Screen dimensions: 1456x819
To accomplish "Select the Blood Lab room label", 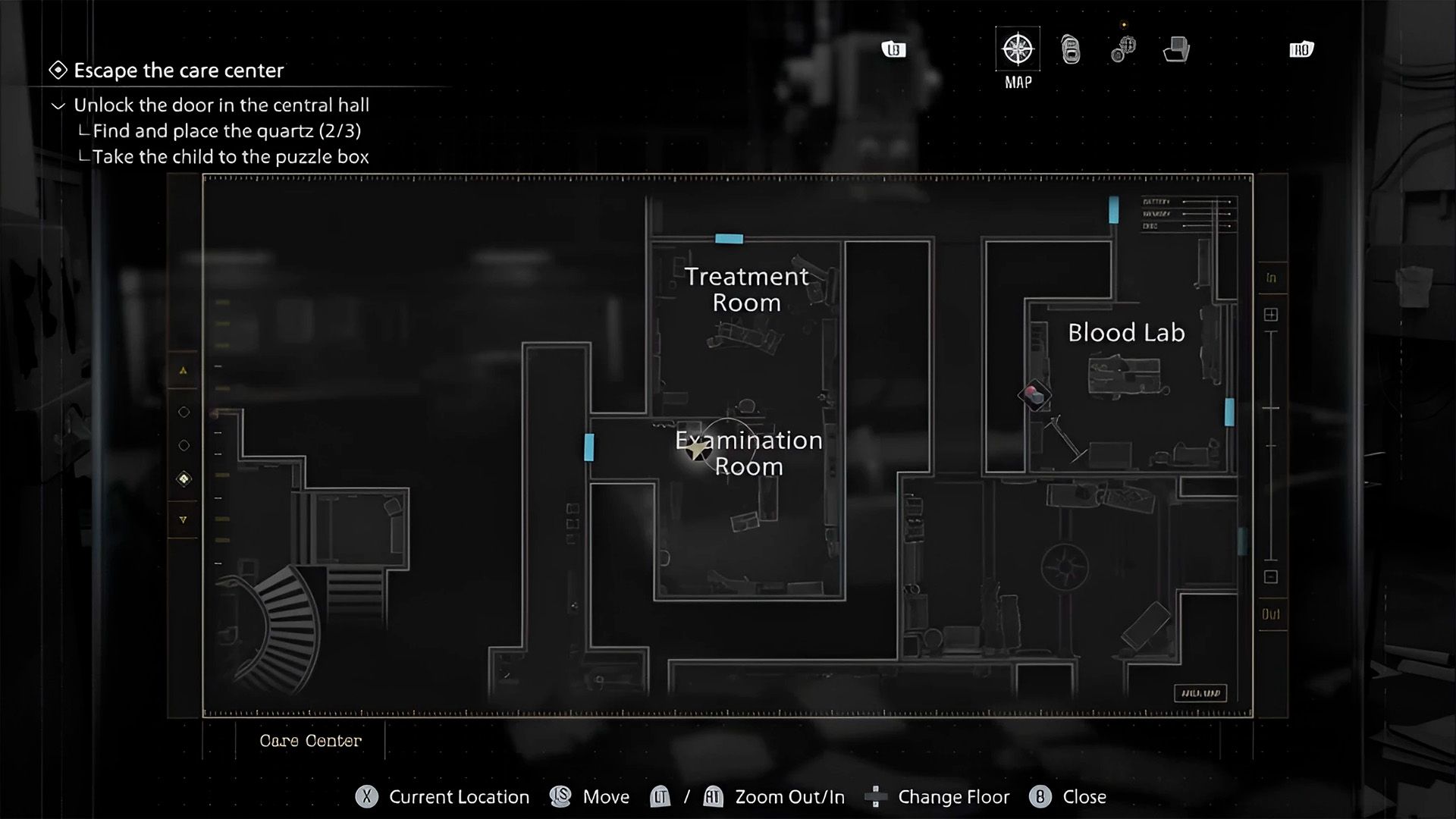I will point(1126,333).
